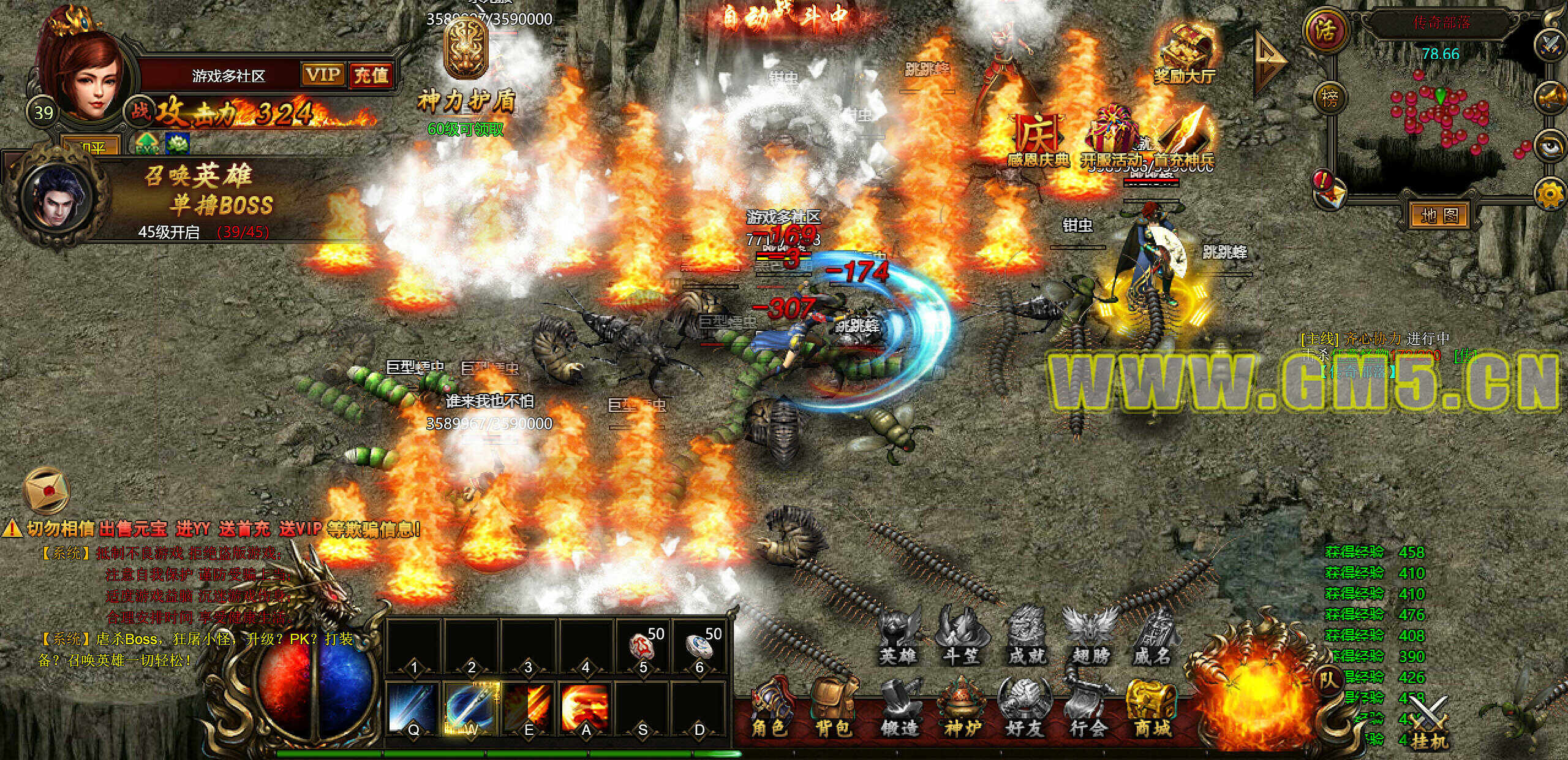The image size is (1568, 760).
Task: Open the 商城 shop
Action: (1151, 711)
